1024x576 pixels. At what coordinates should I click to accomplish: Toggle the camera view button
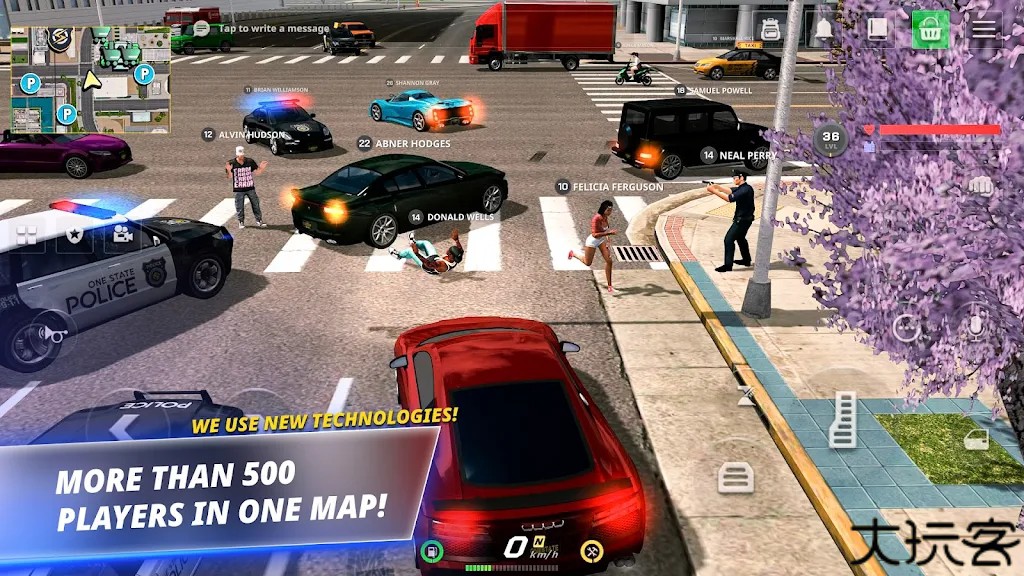pos(123,234)
